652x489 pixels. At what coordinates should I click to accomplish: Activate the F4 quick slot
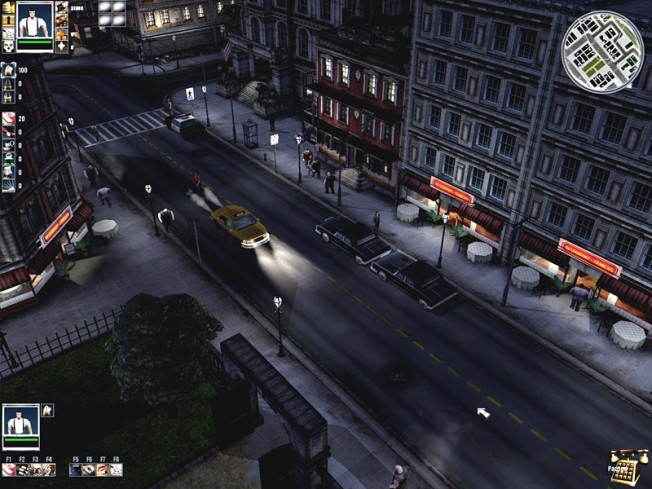[49, 469]
